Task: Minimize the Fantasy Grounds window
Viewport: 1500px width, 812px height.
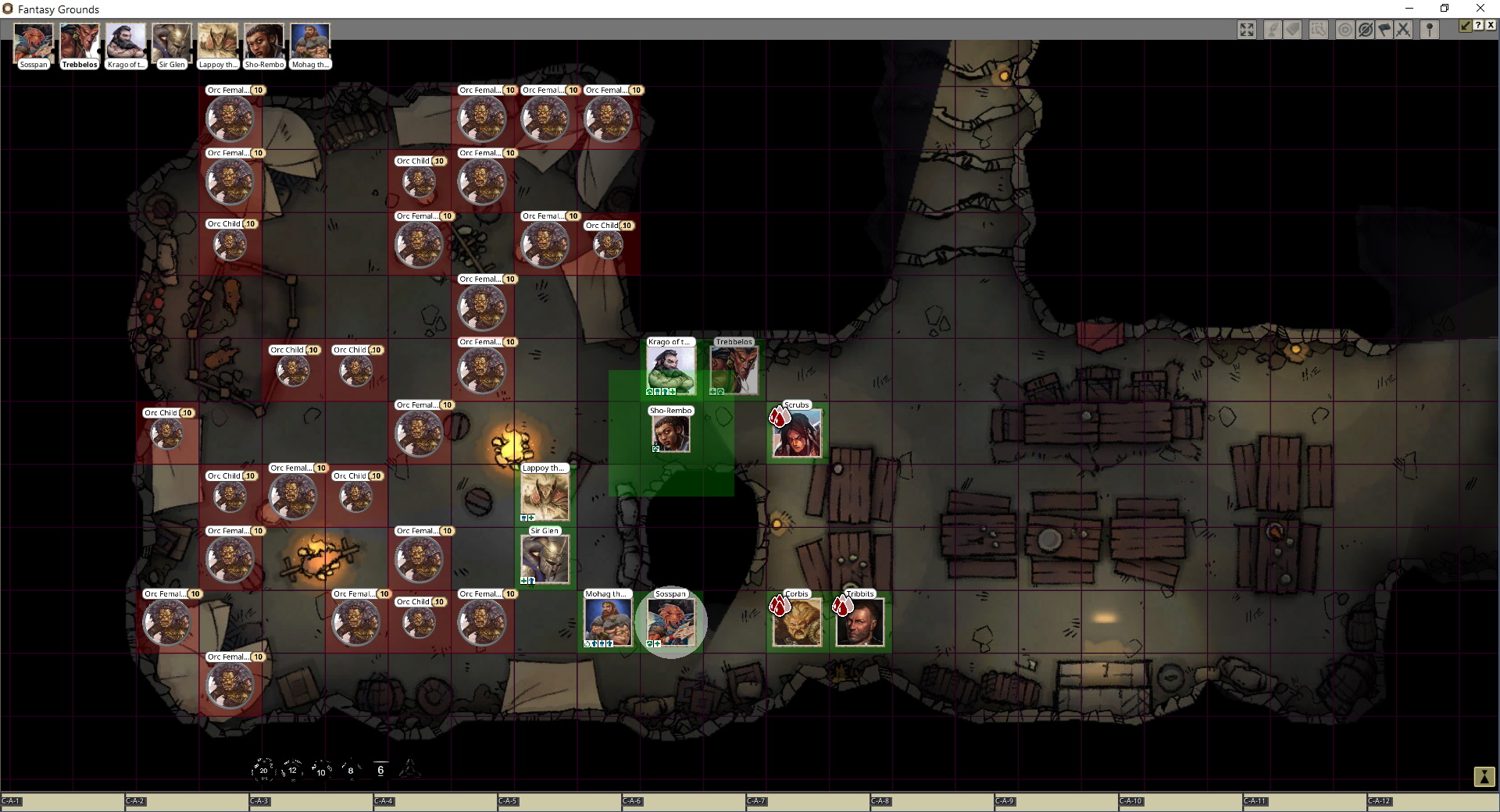Action: [1409, 9]
